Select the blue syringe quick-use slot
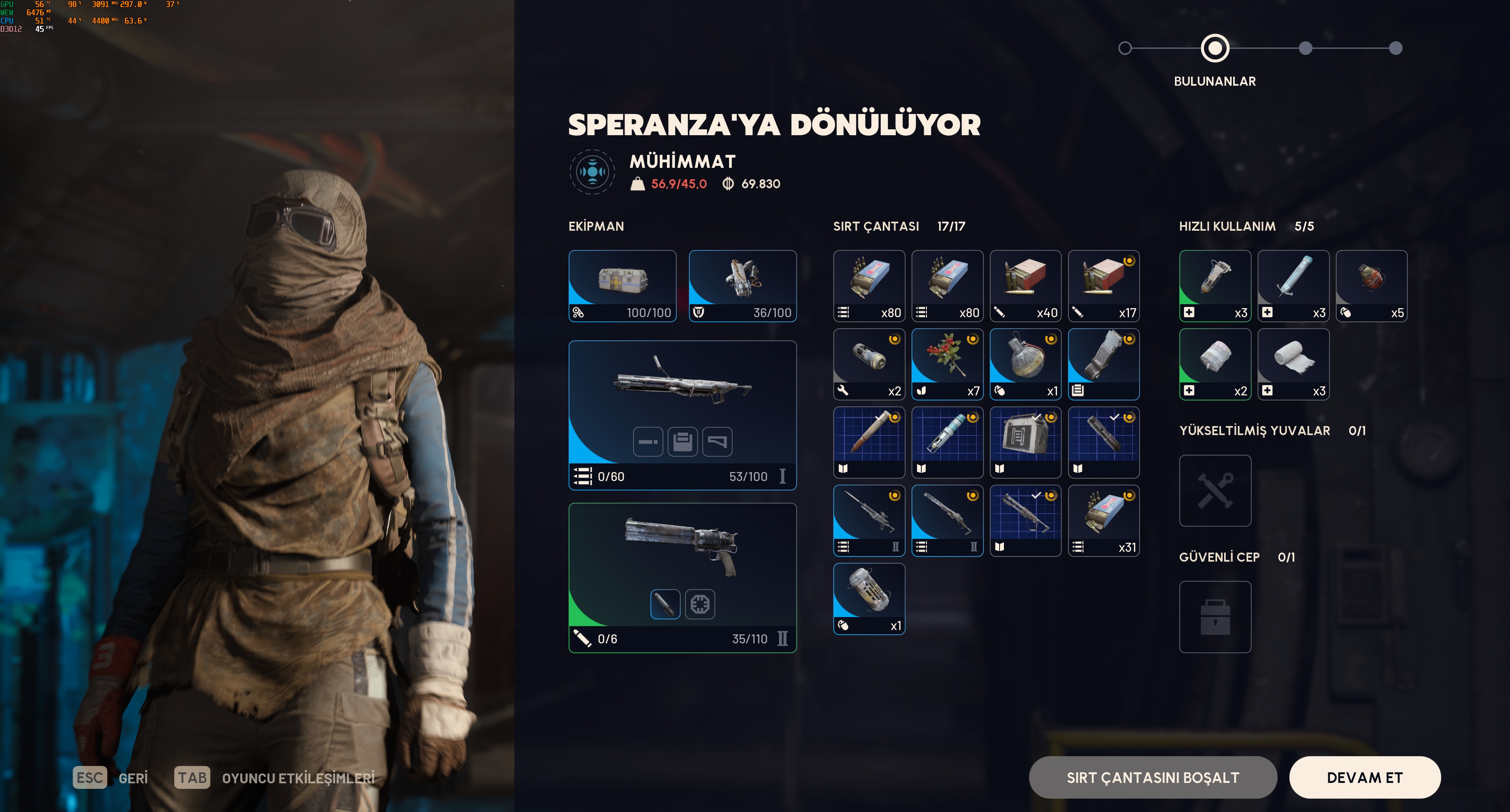This screenshot has width=1510, height=812. tap(1293, 286)
